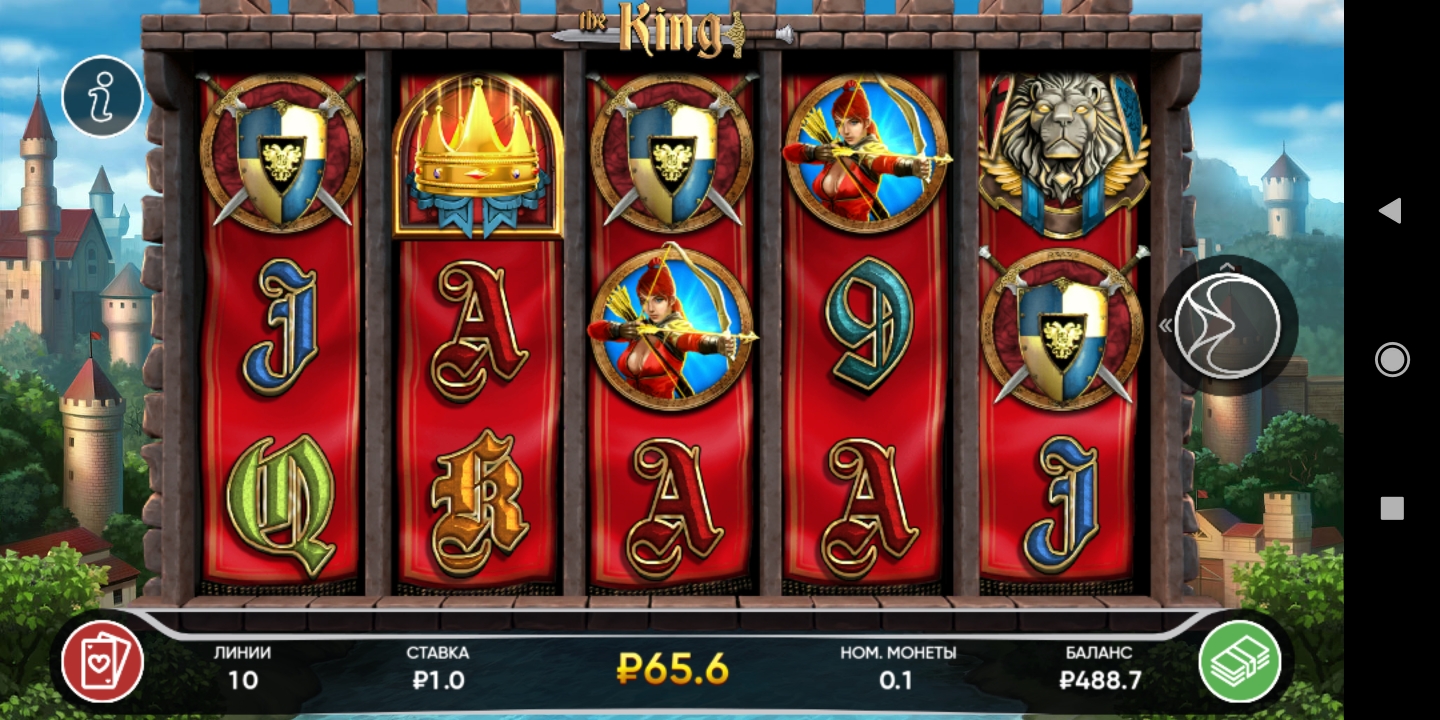Expand the spin options arrow above spin button
Screen dimensions: 1440x720
tap(1228, 266)
